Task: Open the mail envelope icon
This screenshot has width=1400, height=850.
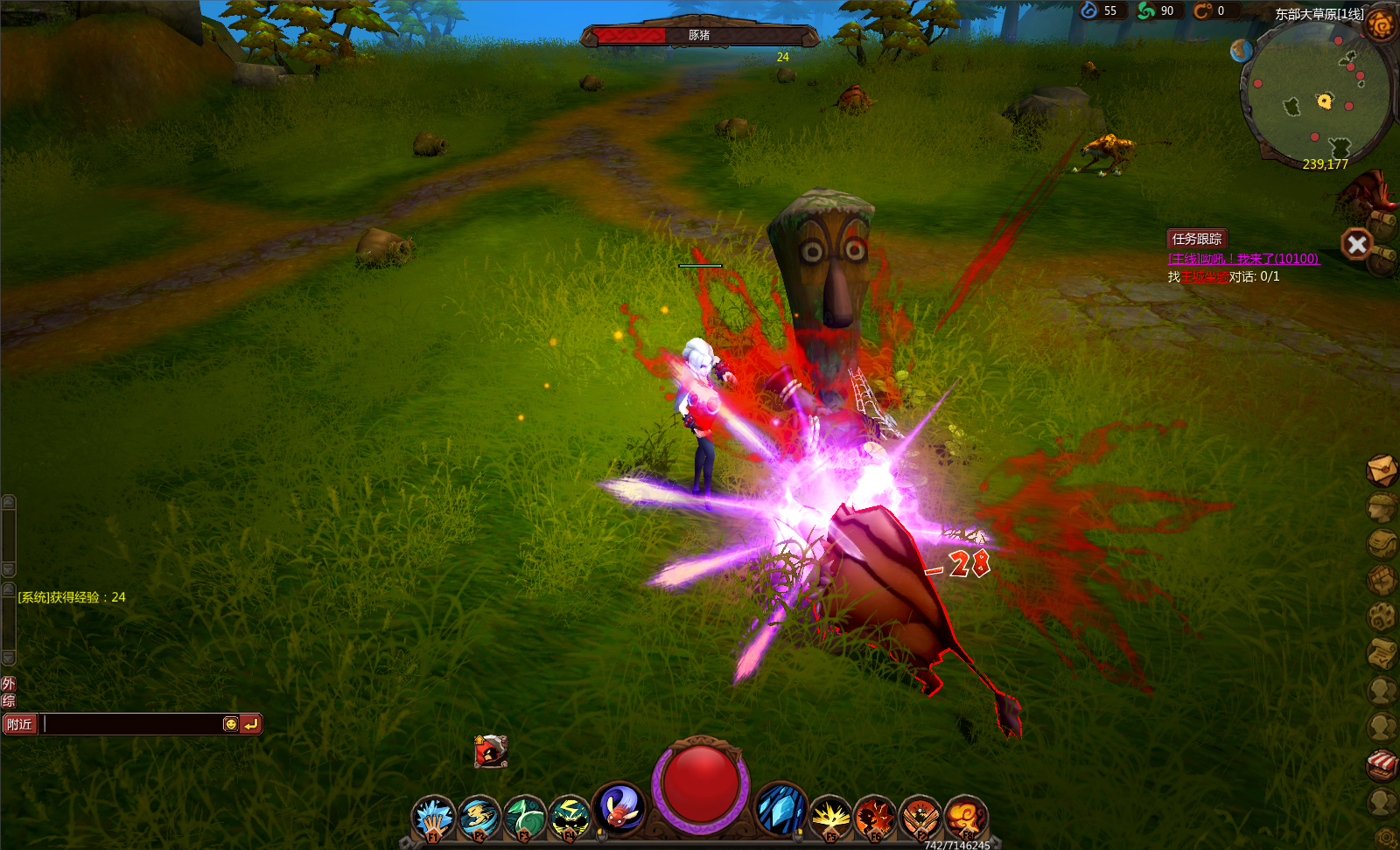Action: click(1381, 470)
